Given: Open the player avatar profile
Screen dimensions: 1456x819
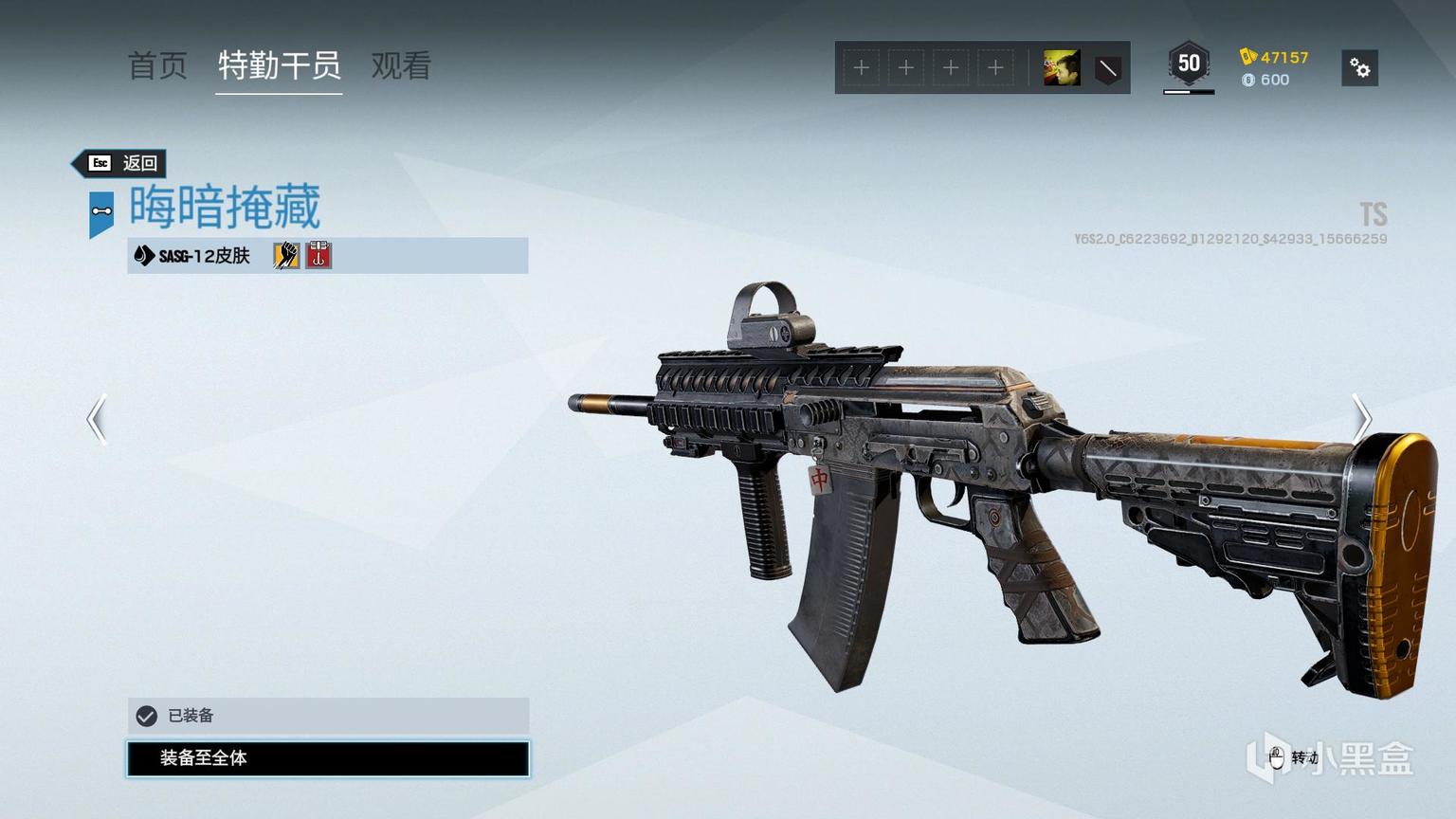Looking at the screenshot, I should click(x=1061, y=68).
